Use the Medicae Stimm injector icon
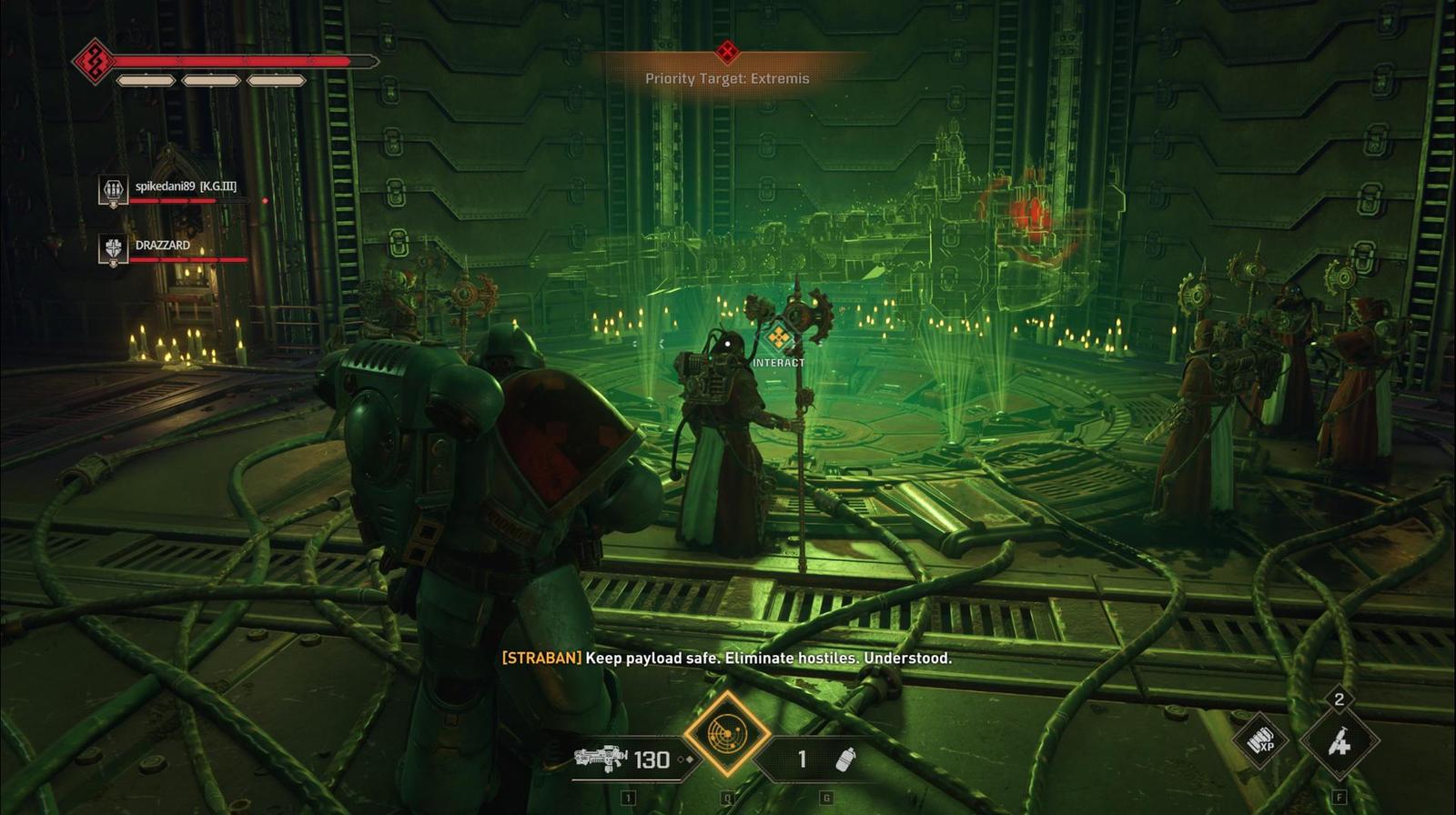The image size is (1456, 815). tap(1339, 742)
